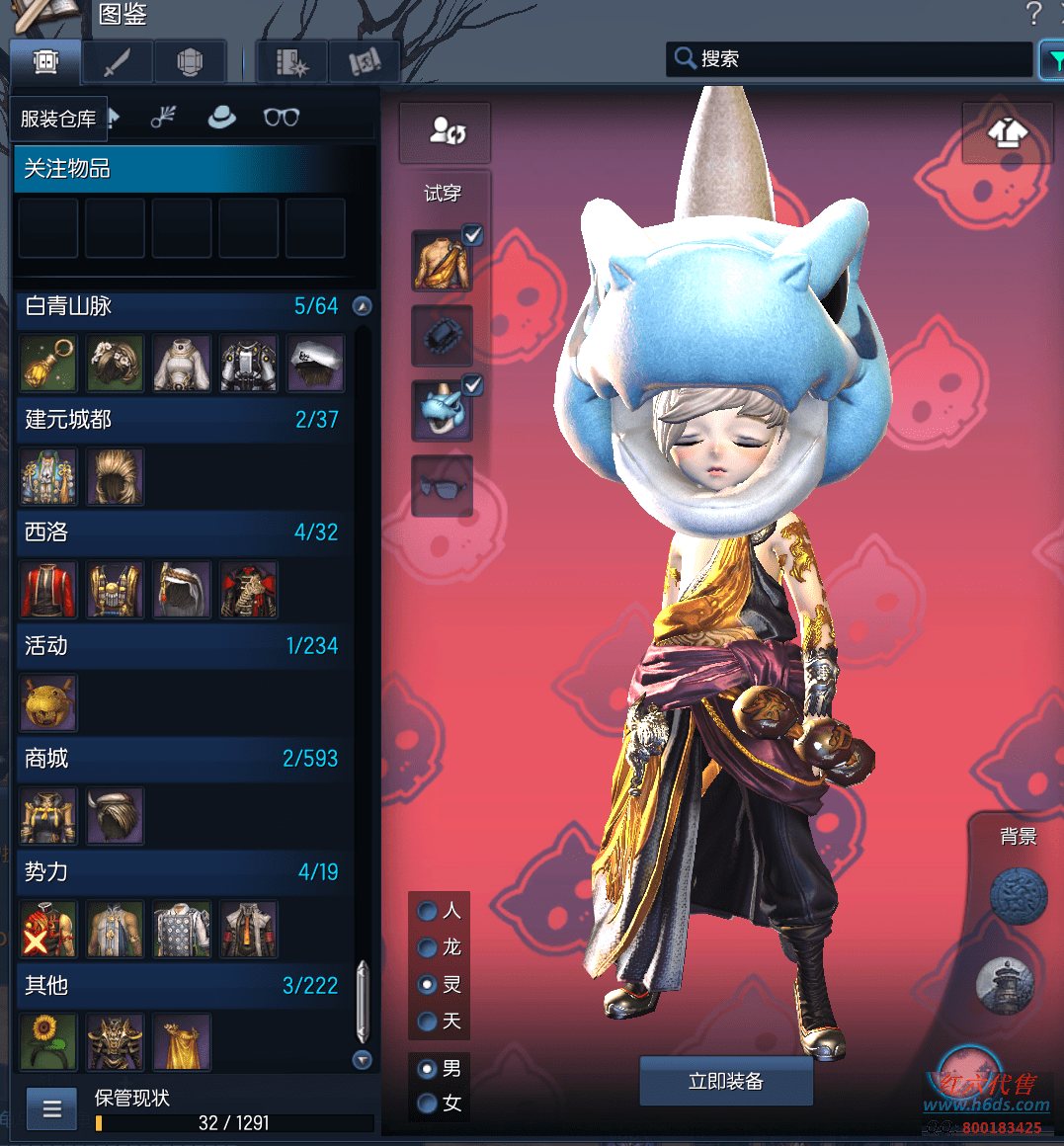Select the white sailor cap in 白青山脉
This screenshot has width=1064, height=1146.
316,364
